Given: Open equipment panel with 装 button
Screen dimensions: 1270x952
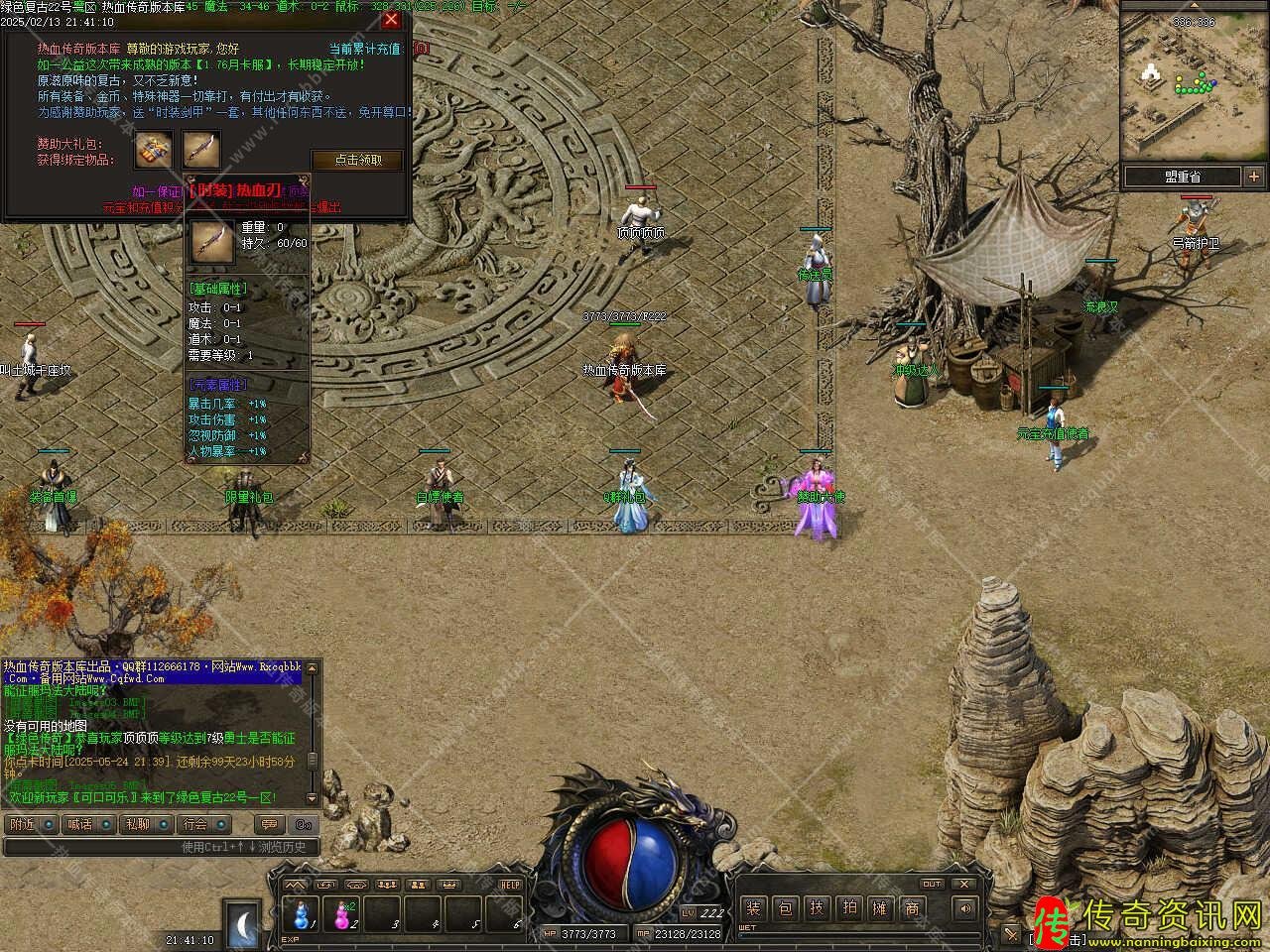Looking at the screenshot, I should (754, 908).
